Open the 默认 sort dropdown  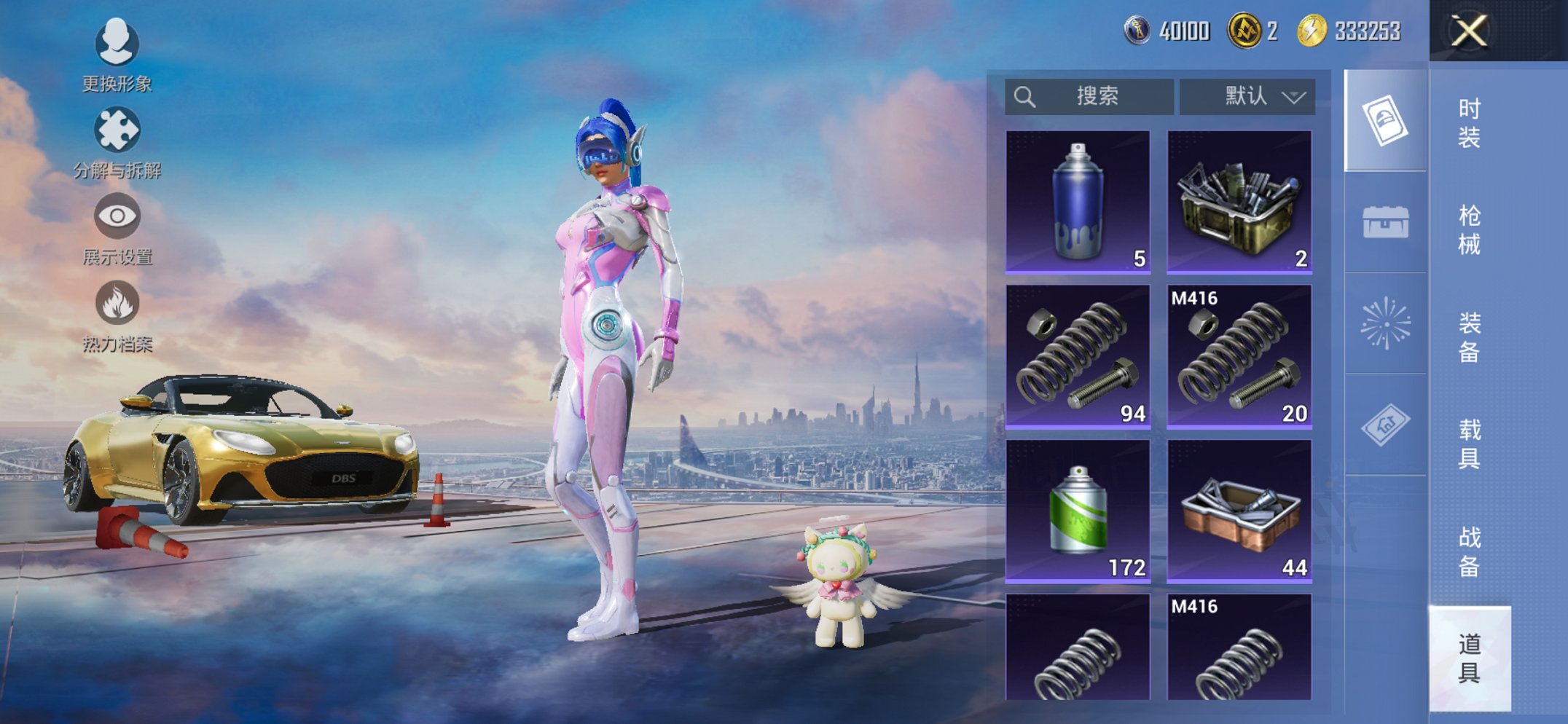tap(1247, 96)
